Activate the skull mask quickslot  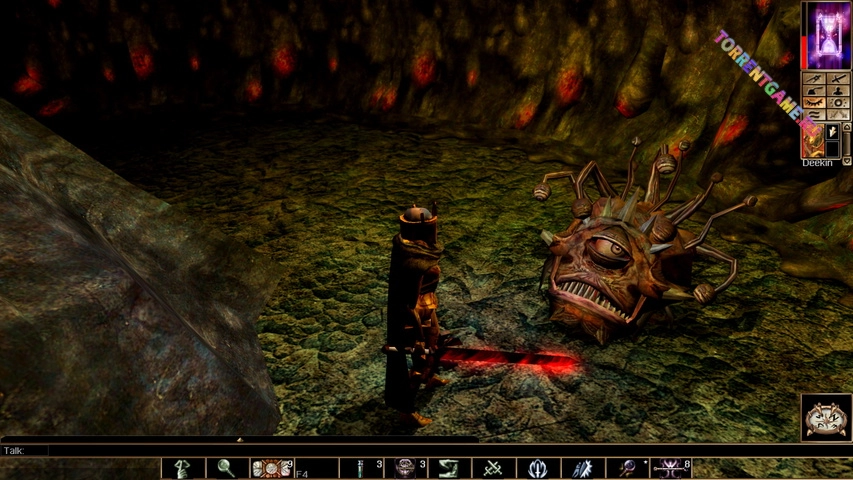[405, 468]
